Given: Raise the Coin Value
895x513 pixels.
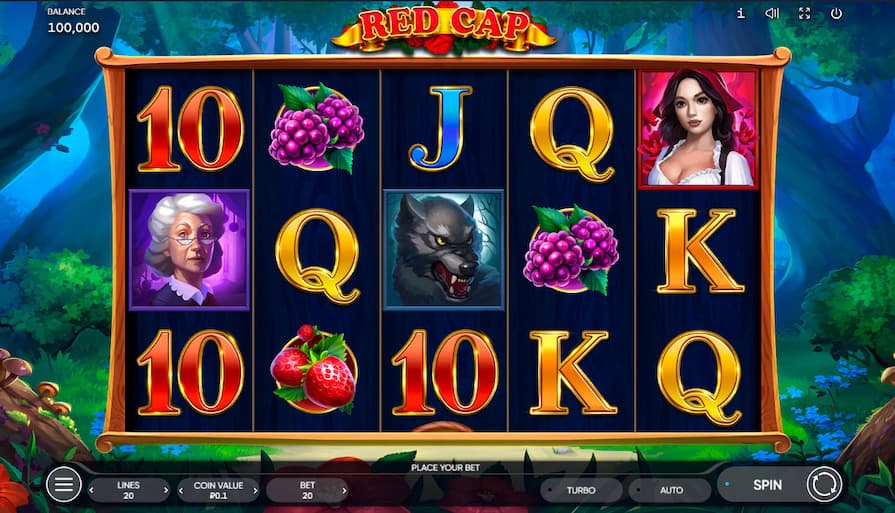Looking at the screenshot, I should (254, 490).
